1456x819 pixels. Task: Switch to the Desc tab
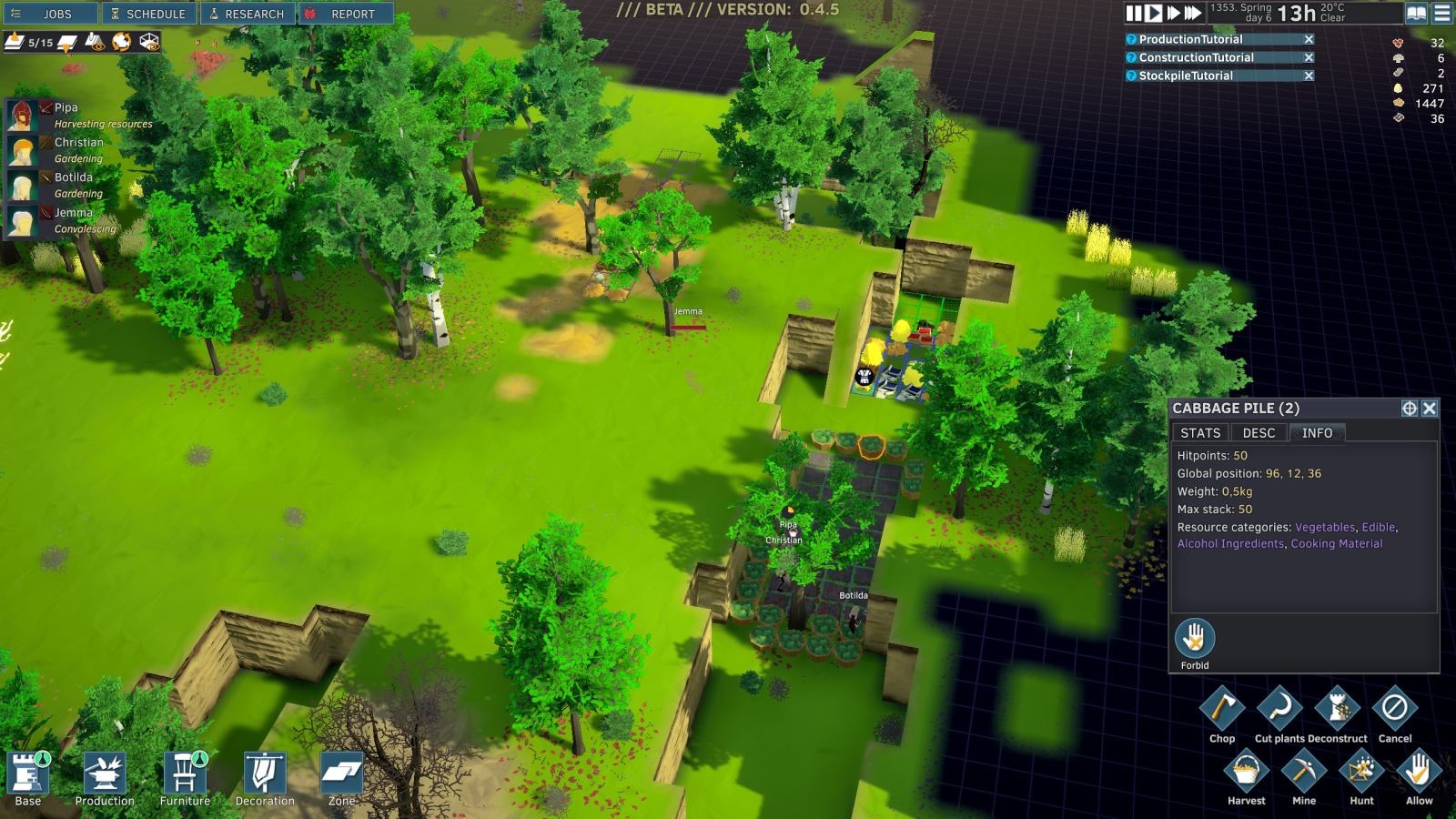(x=1259, y=433)
